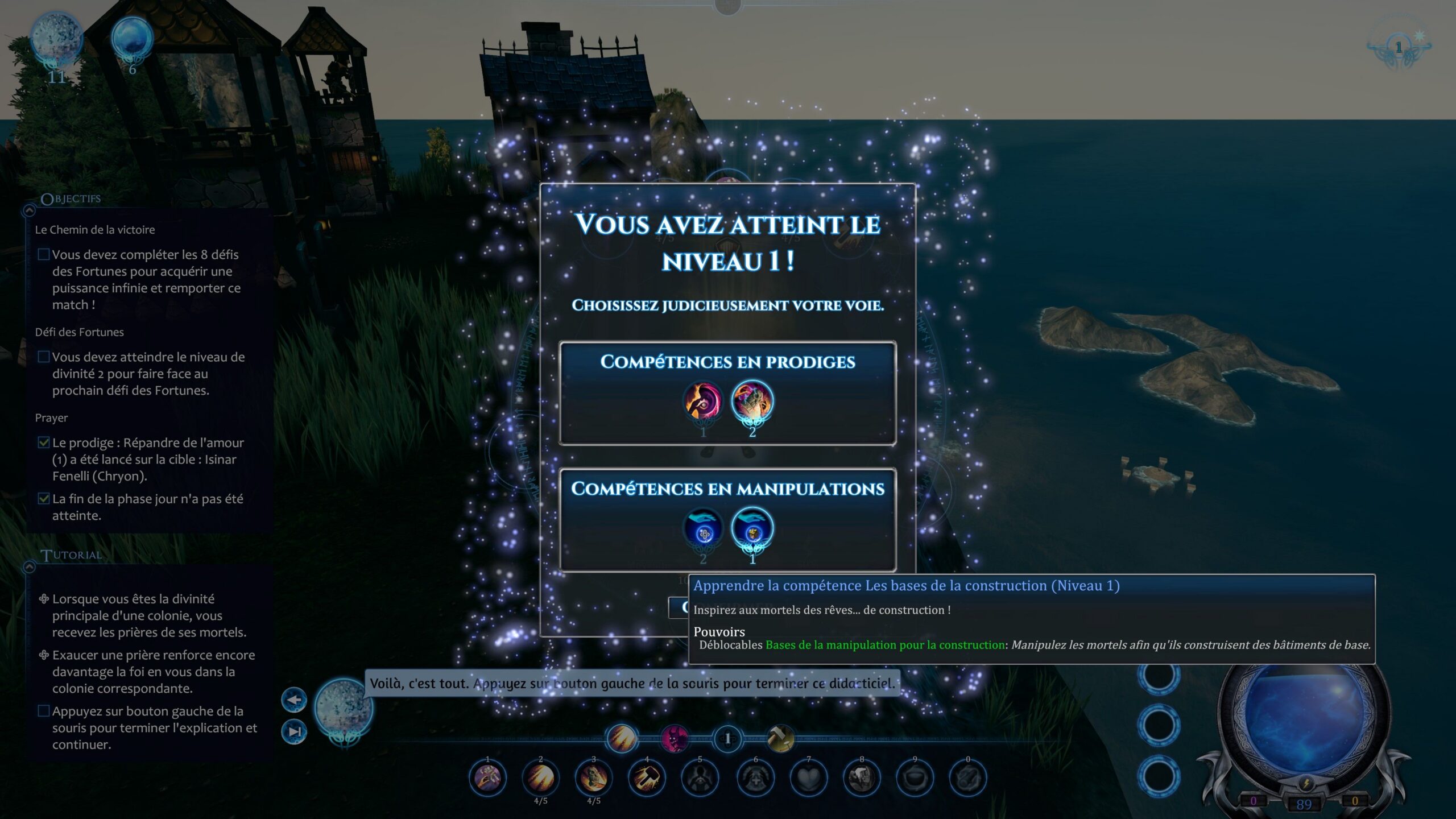Activate hotbar slot 1 hand ability
The height and width of the screenshot is (819, 1456).
[x=487, y=778]
